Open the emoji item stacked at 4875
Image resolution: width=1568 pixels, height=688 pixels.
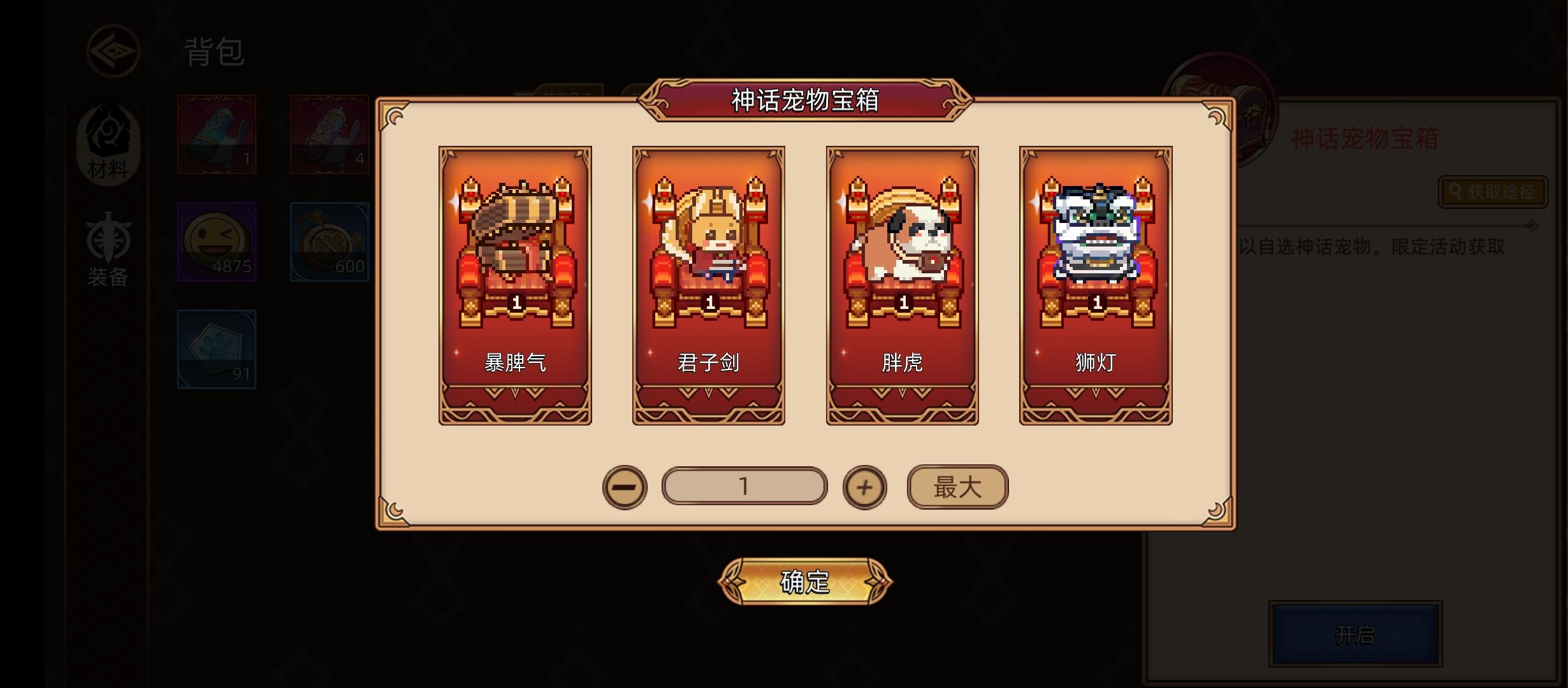point(216,242)
